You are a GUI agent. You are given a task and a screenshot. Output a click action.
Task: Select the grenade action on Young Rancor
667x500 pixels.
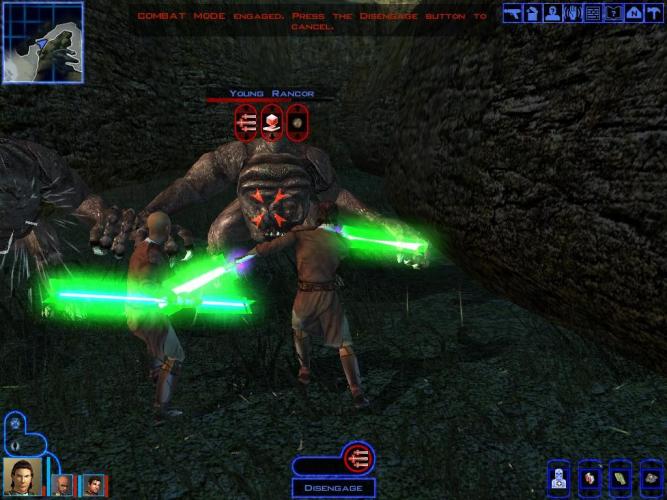point(297,124)
